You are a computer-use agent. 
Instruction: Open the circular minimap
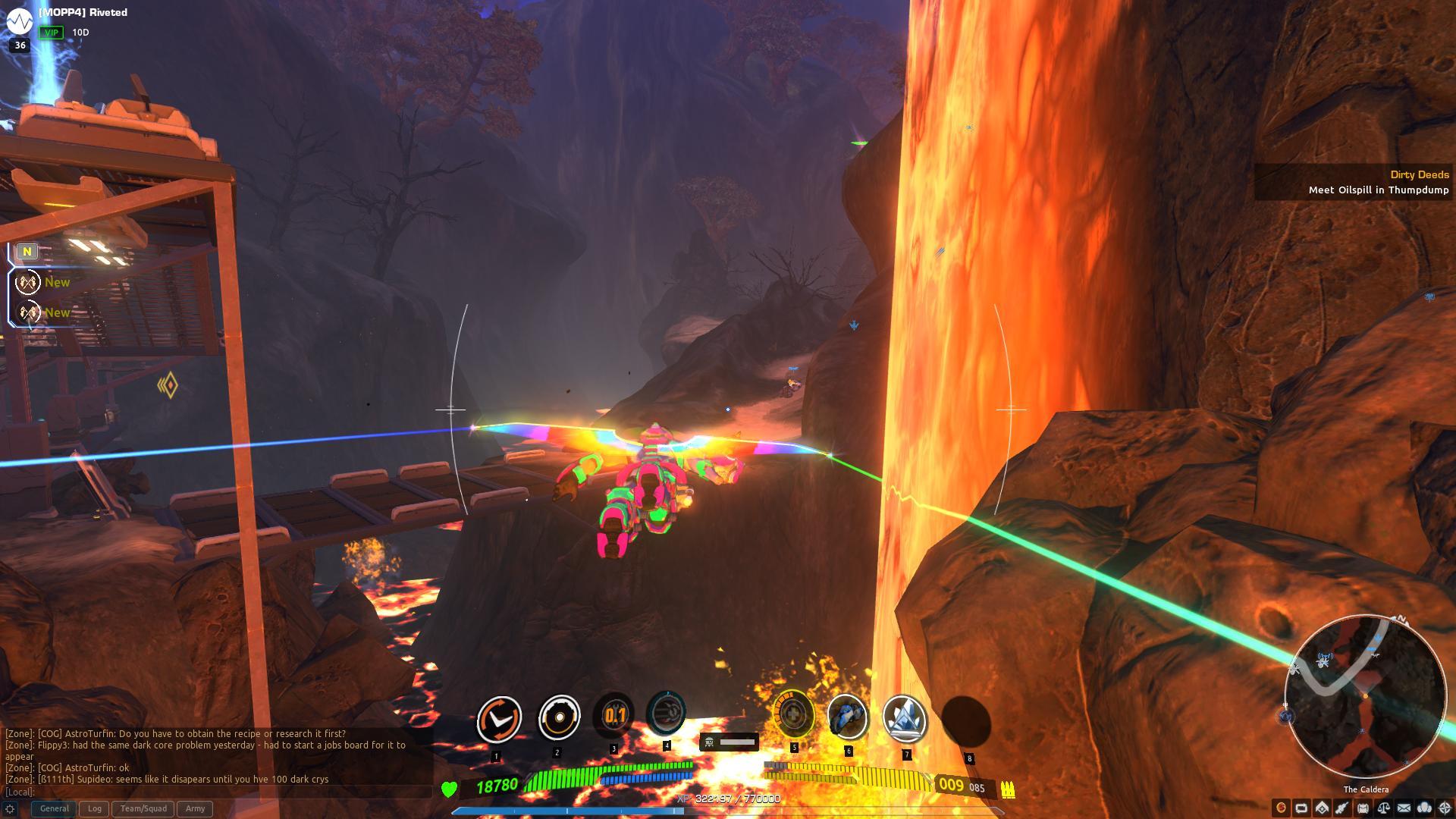1364,696
